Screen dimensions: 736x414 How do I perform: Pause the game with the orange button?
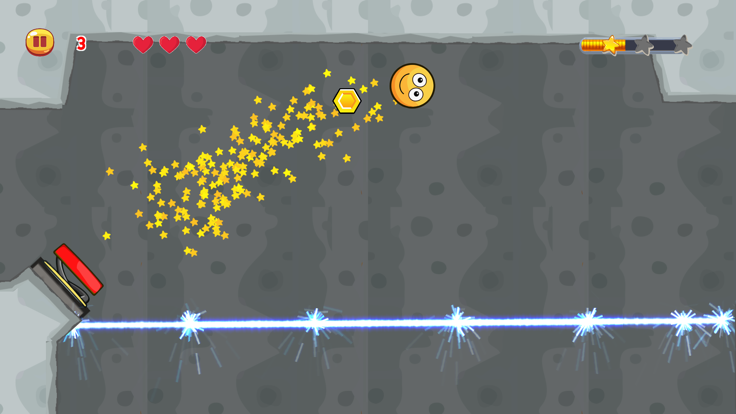click(x=40, y=42)
